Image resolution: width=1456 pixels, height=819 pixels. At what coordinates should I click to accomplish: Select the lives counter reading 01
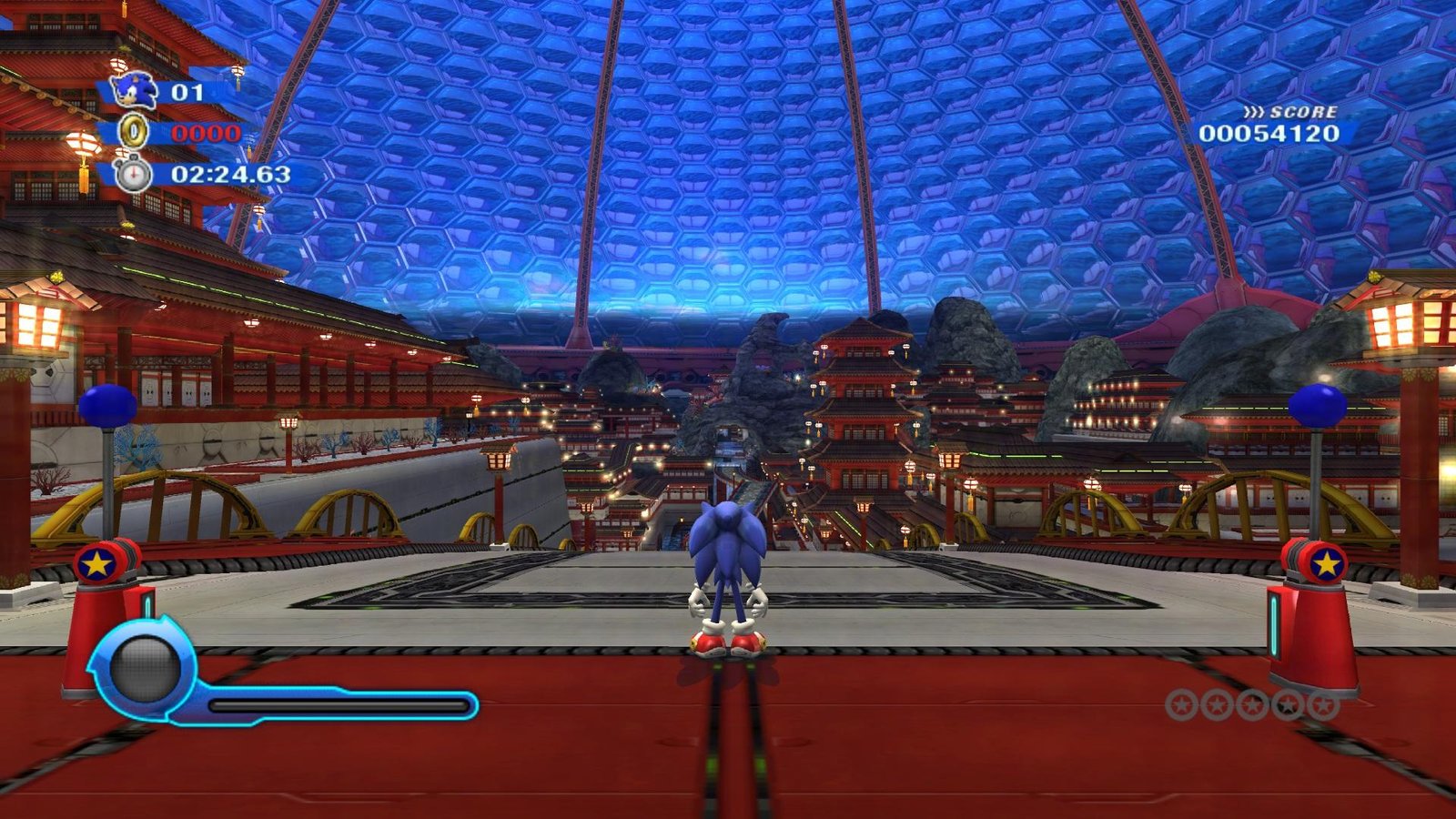tap(187, 91)
